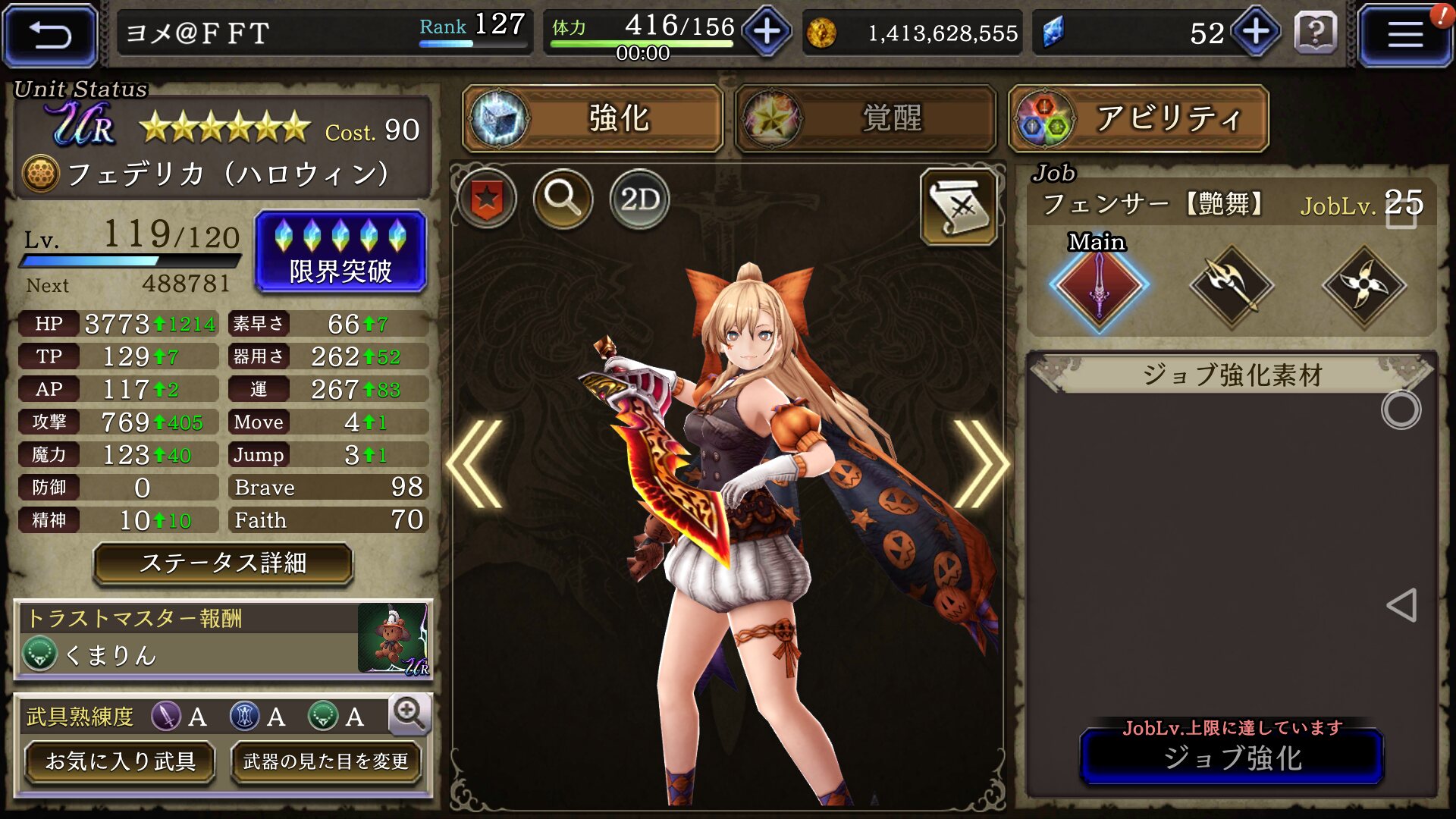
Task: Open お気に入り武具 favorite gear
Action: [120, 761]
